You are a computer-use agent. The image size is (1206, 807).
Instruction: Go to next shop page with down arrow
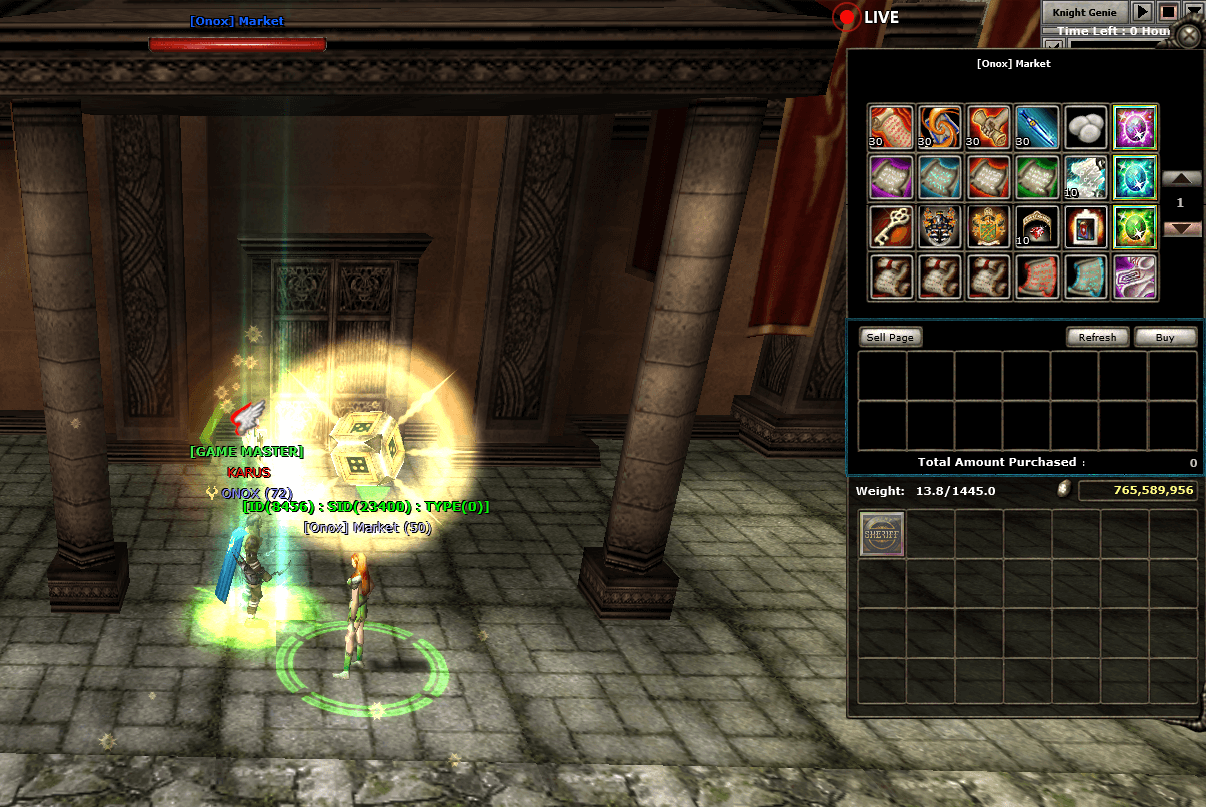tap(1181, 228)
